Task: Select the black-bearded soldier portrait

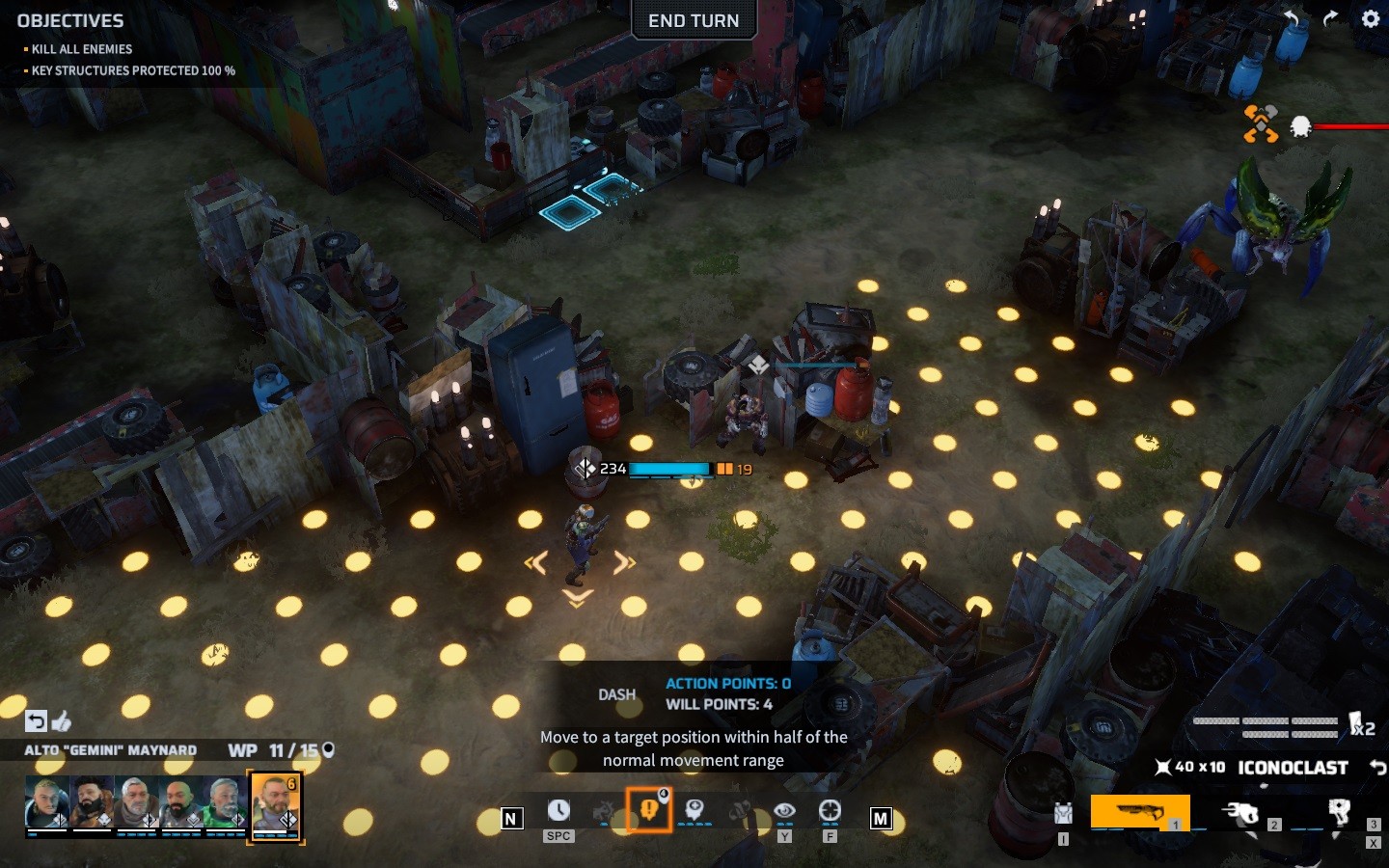Action: click(x=92, y=802)
